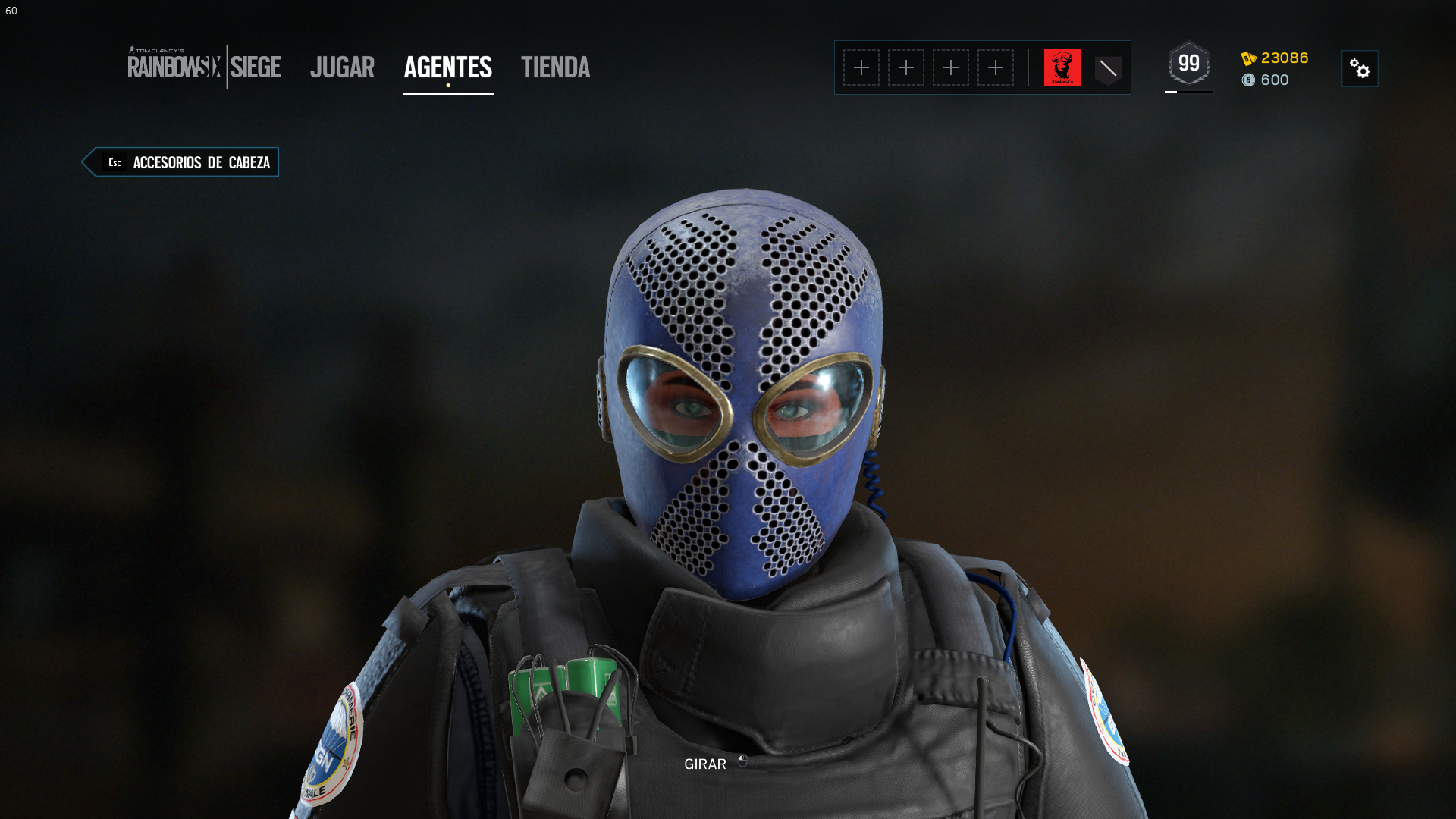Click the third empty squad slot

[x=951, y=67]
